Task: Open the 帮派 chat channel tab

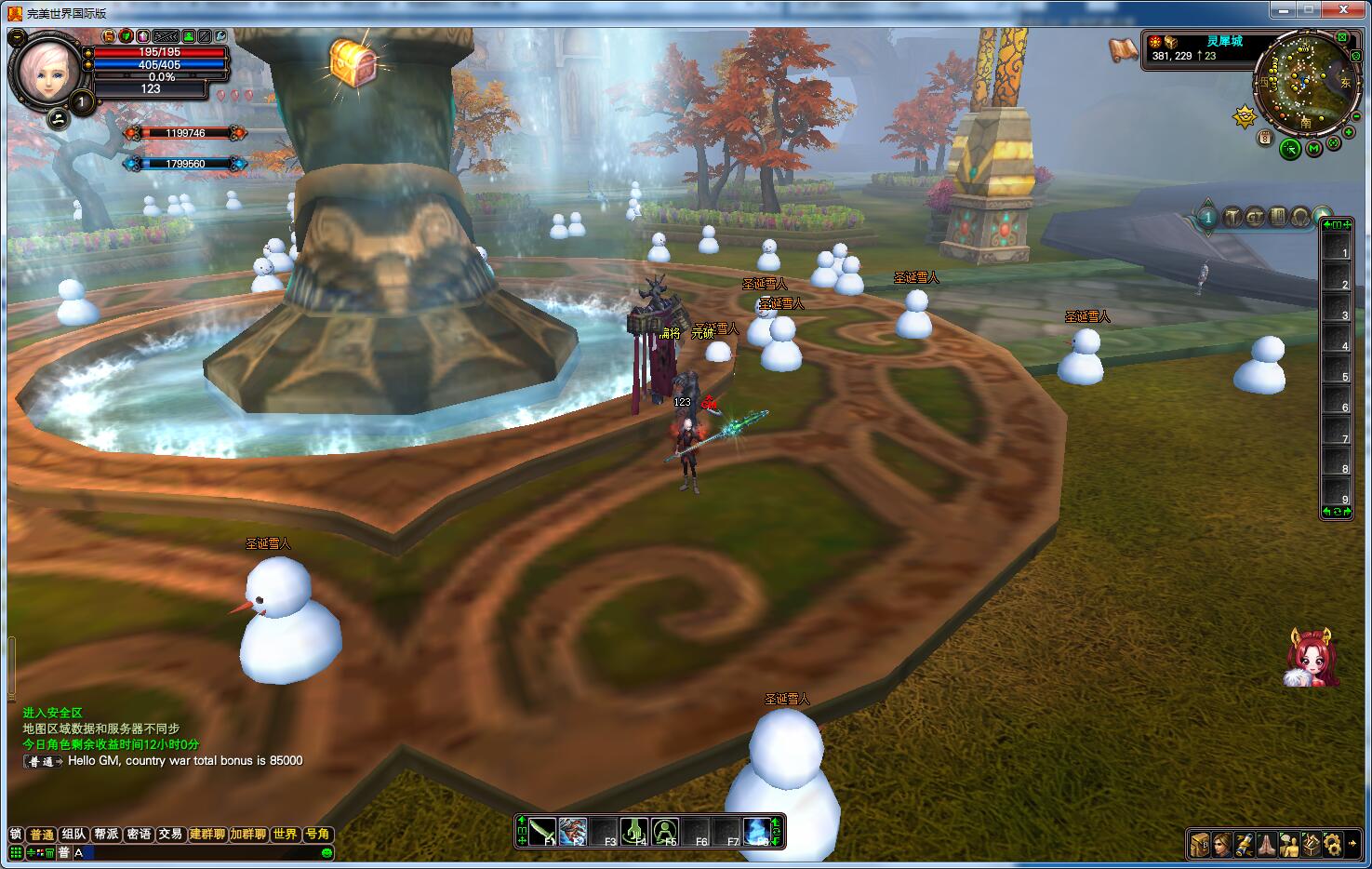Action: click(106, 834)
